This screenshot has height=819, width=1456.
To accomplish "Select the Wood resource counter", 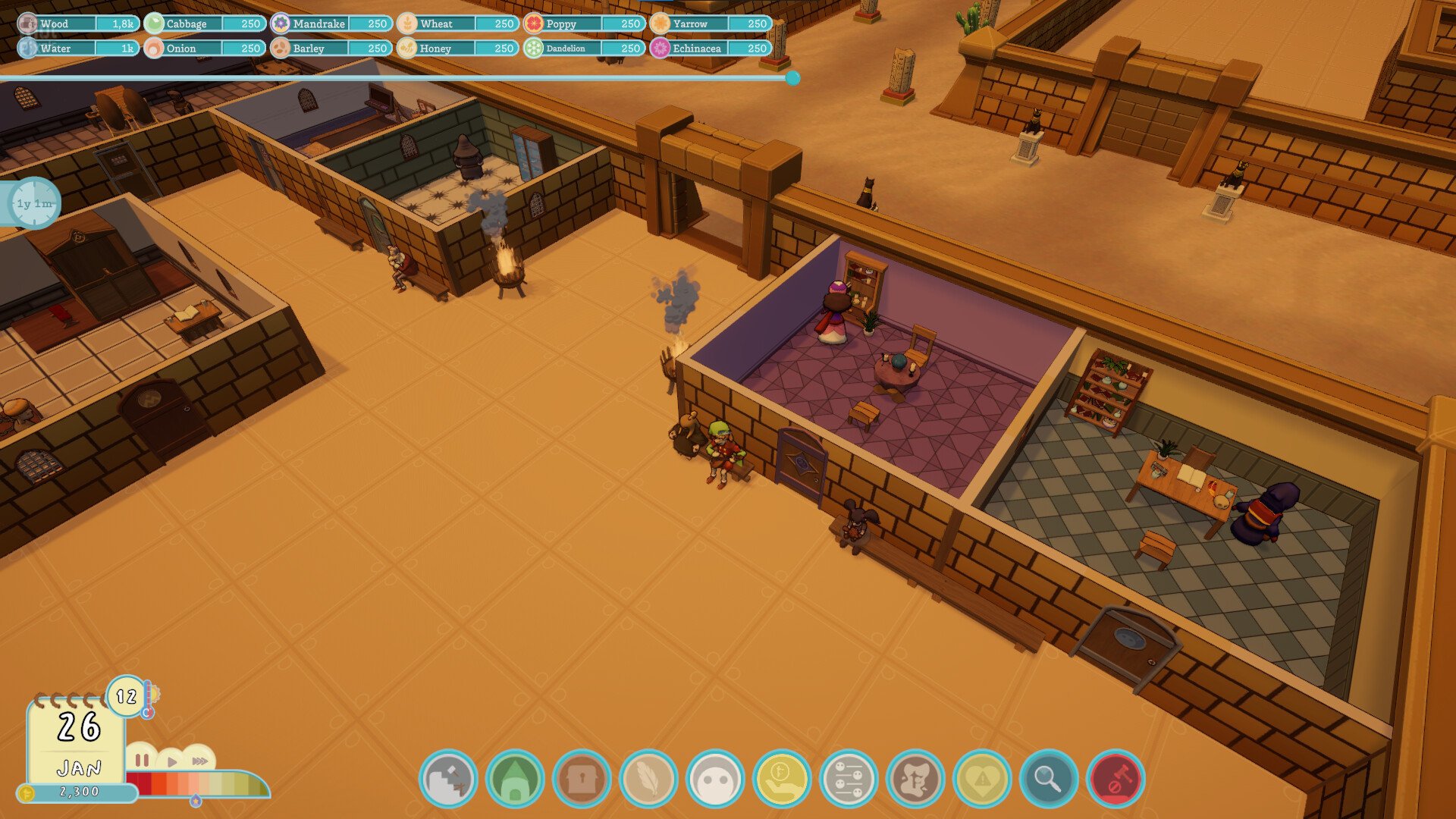I will click(x=78, y=24).
